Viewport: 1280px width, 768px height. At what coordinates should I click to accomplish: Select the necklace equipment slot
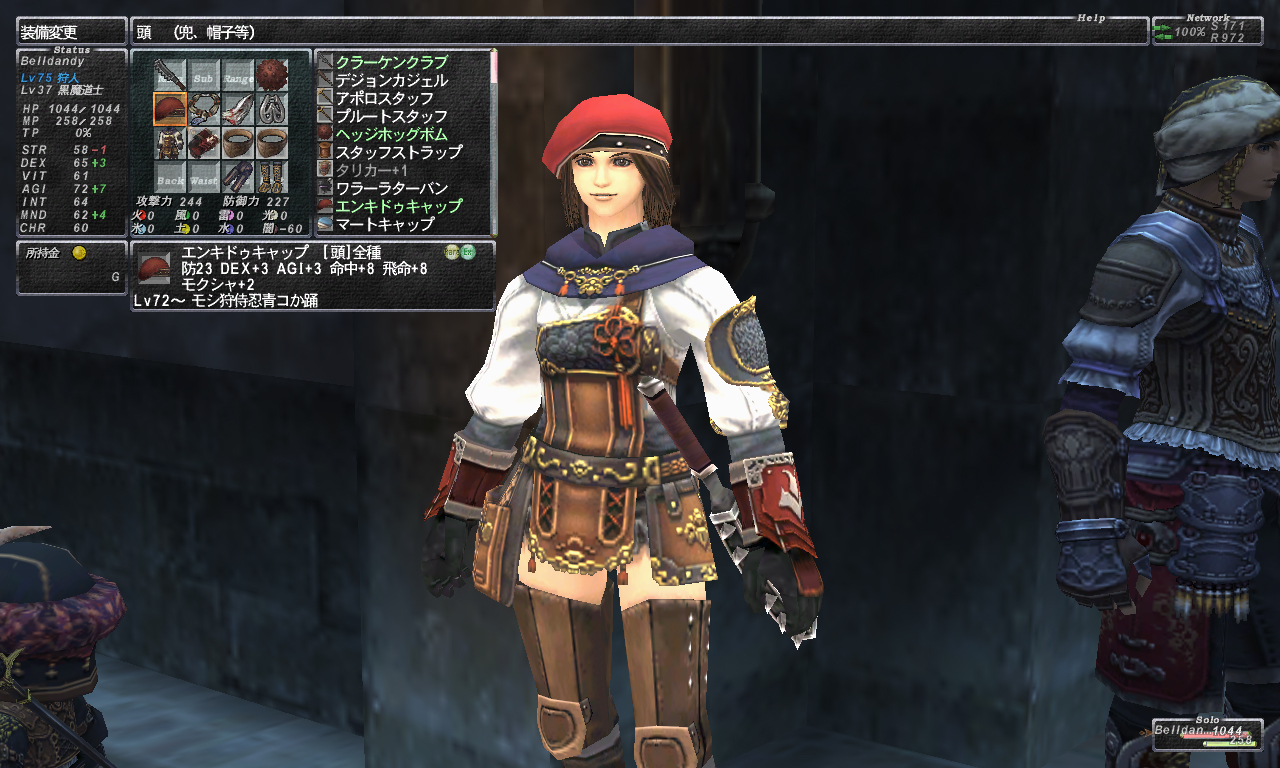click(x=204, y=108)
